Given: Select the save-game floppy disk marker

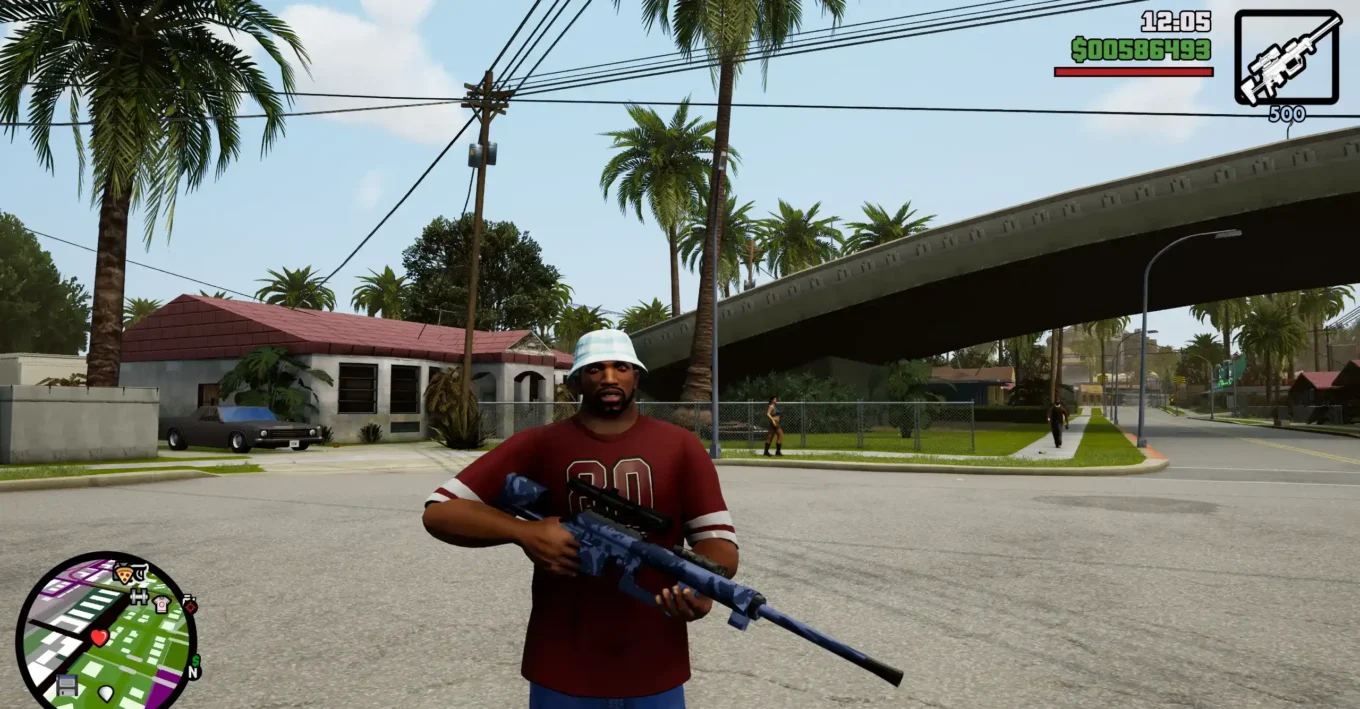Looking at the screenshot, I should point(67,685).
